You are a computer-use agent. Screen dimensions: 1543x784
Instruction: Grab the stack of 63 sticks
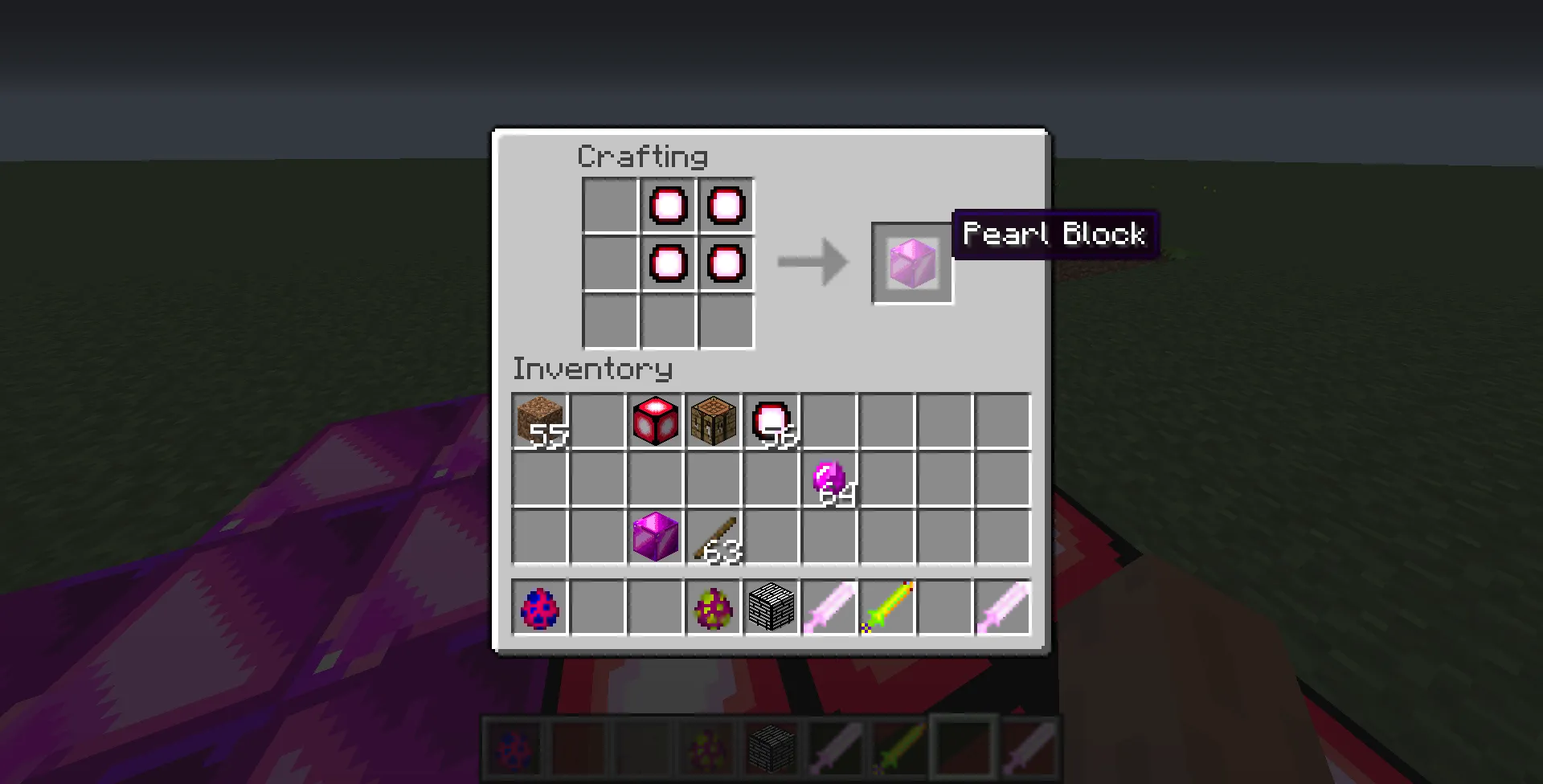(714, 537)
